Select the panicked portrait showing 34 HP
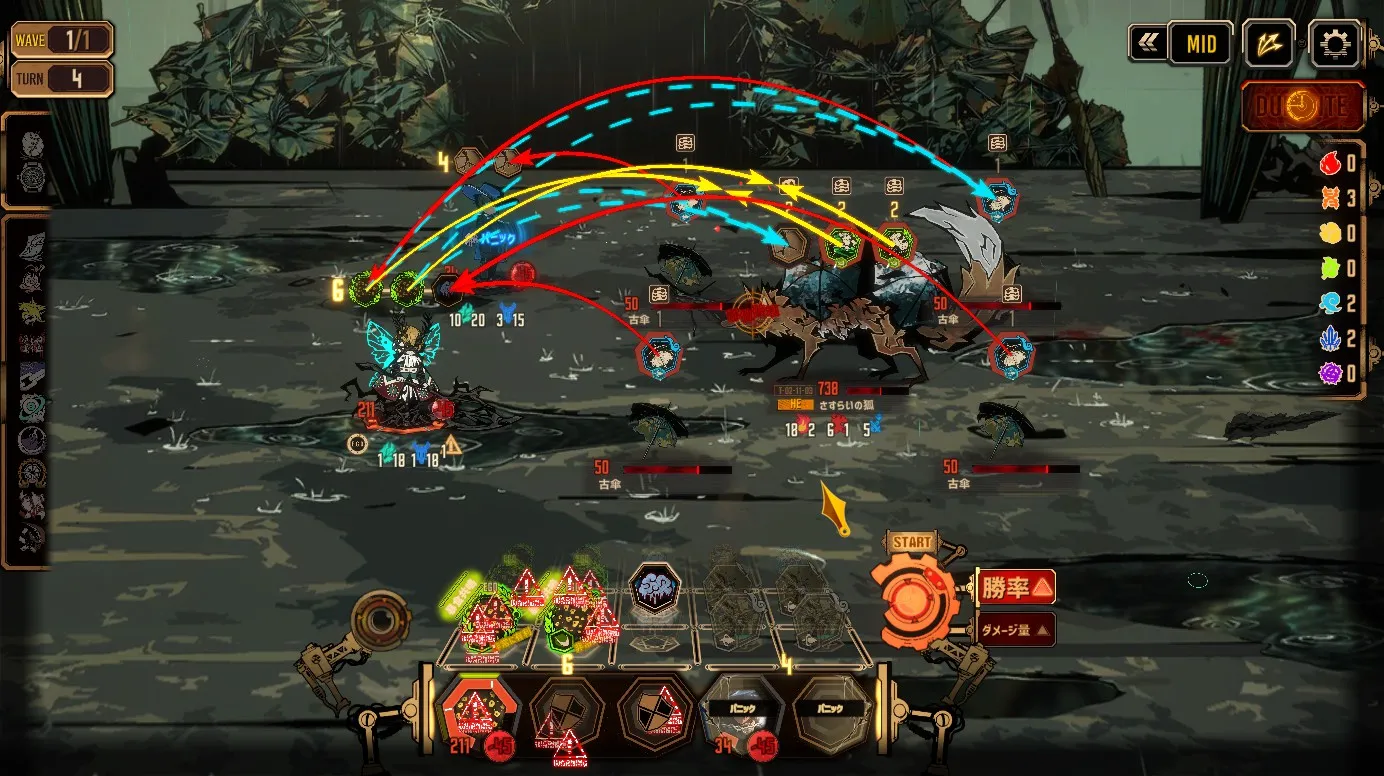The height and width of the screenshot is (776, 1384). pyautogui.click(x=741, y=710)
